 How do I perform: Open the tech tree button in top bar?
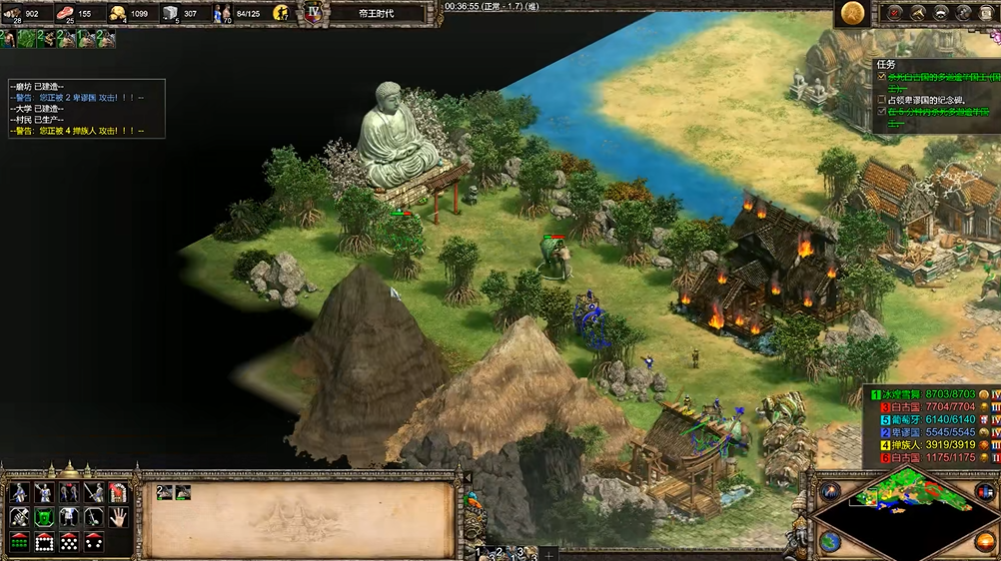point(919,13)
